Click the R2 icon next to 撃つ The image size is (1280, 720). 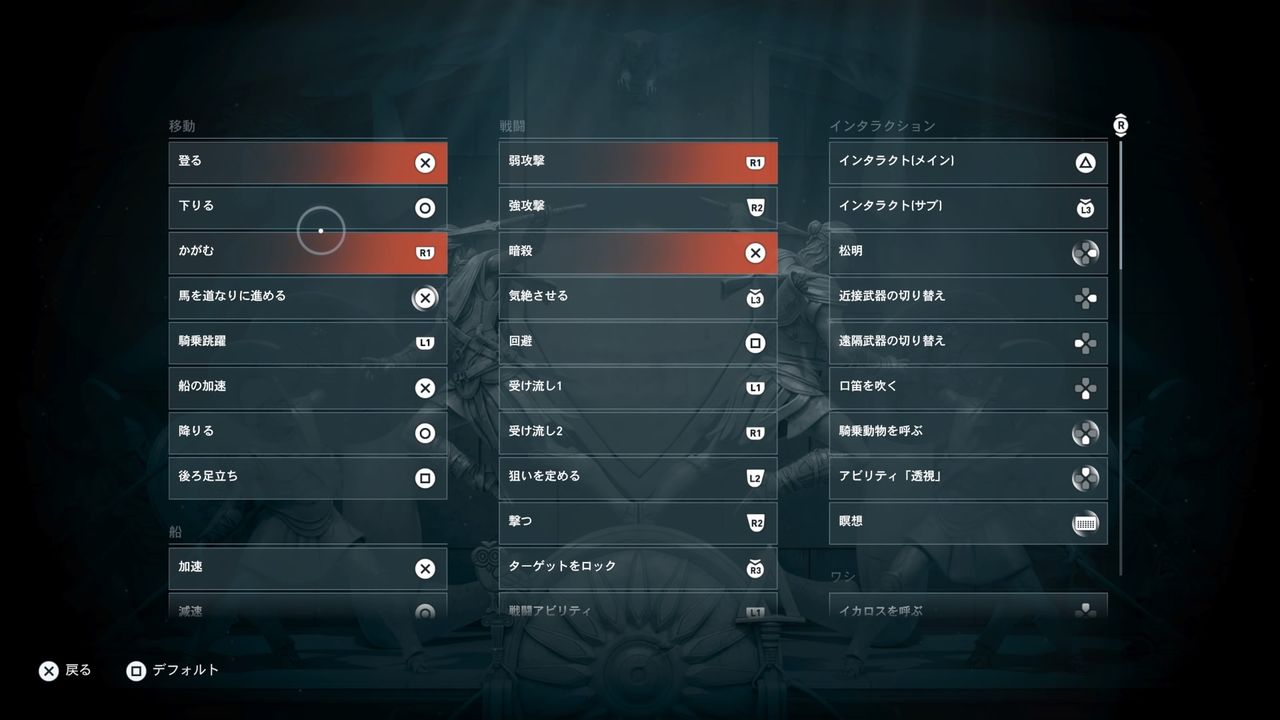point(755,521)
